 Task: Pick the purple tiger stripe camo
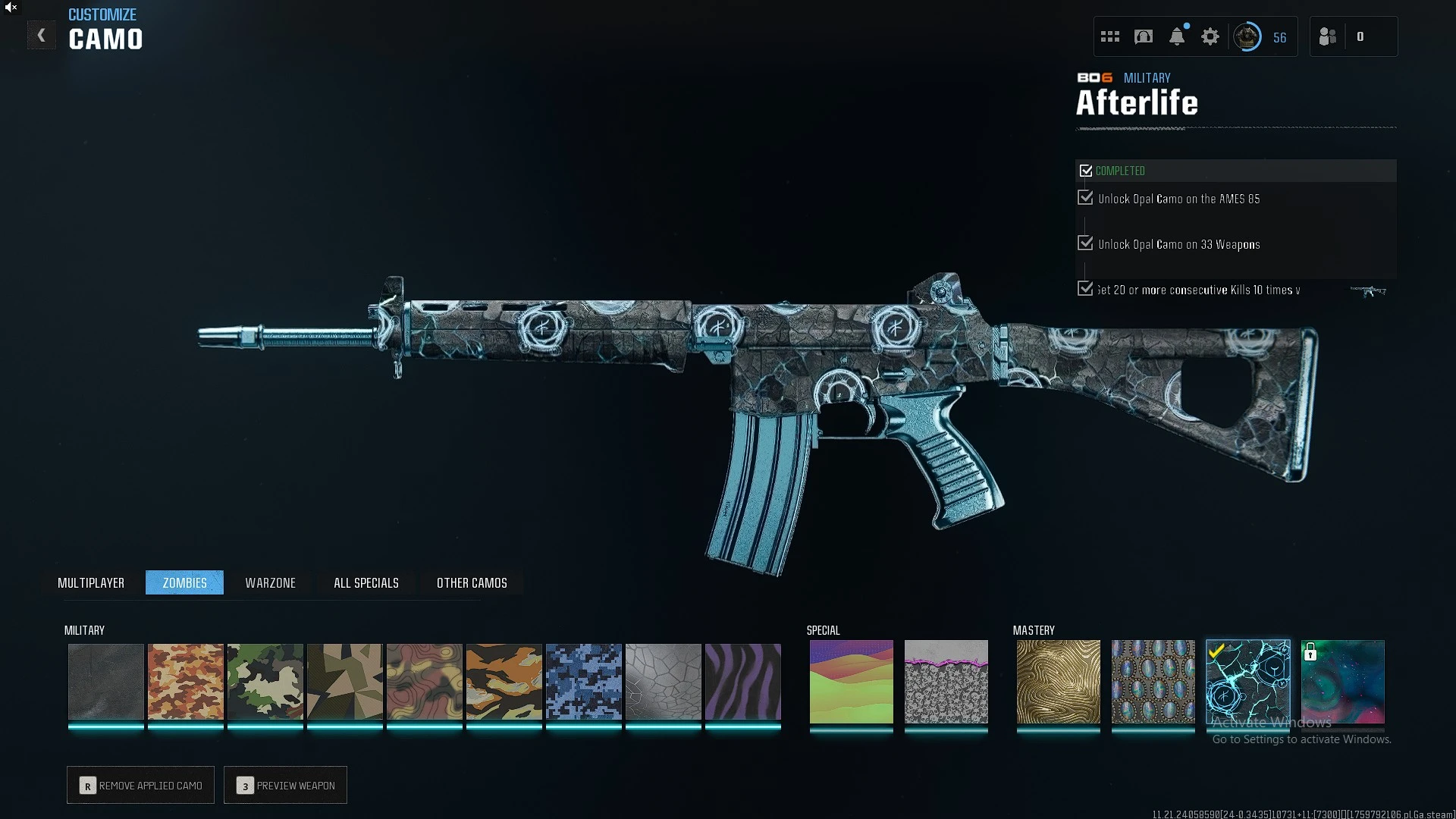click(743, 681)
